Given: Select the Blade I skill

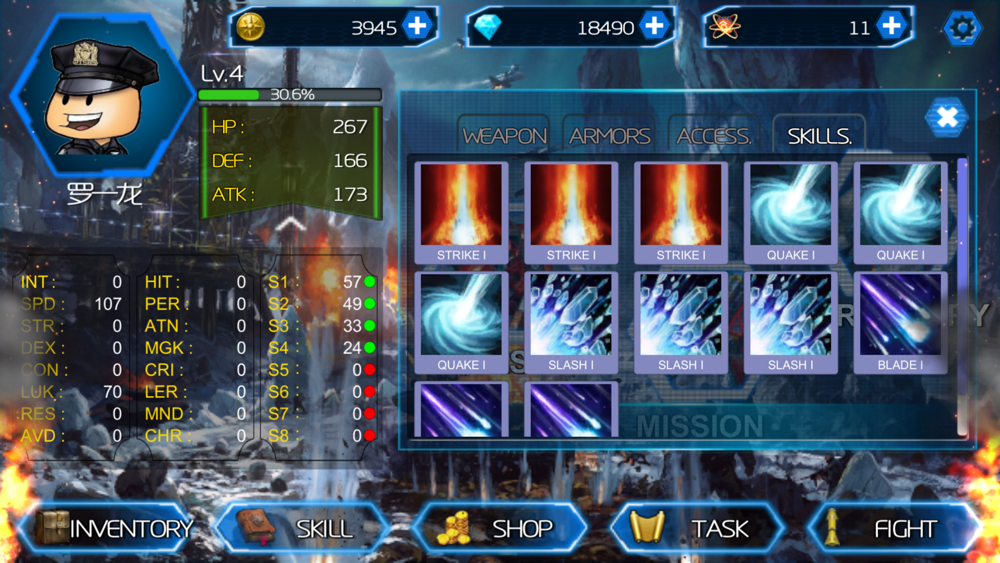Looking at the screenshot, I should [899, 322].
